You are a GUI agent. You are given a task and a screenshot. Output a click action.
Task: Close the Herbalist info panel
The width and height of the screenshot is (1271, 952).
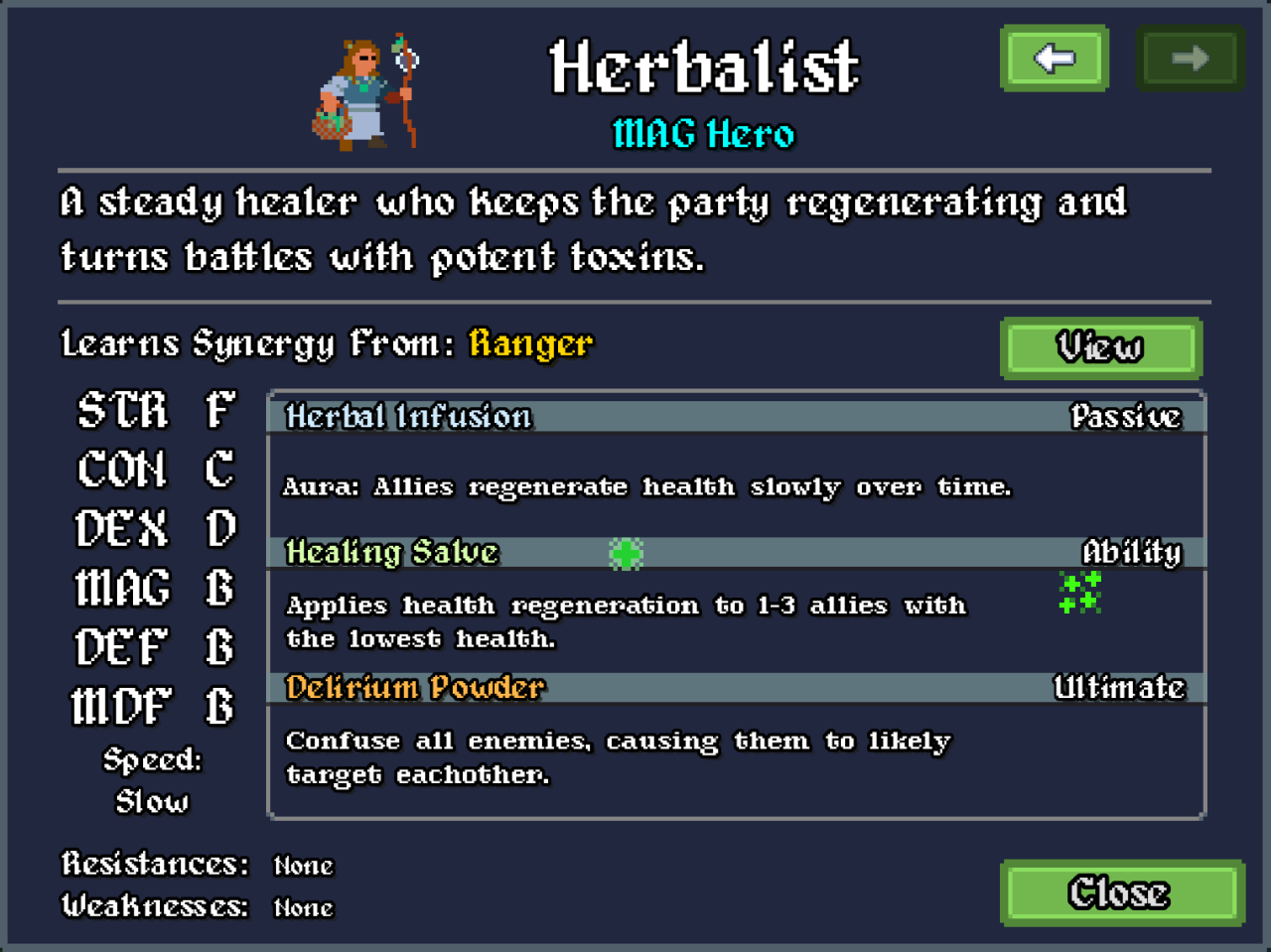pos(1121,892)
